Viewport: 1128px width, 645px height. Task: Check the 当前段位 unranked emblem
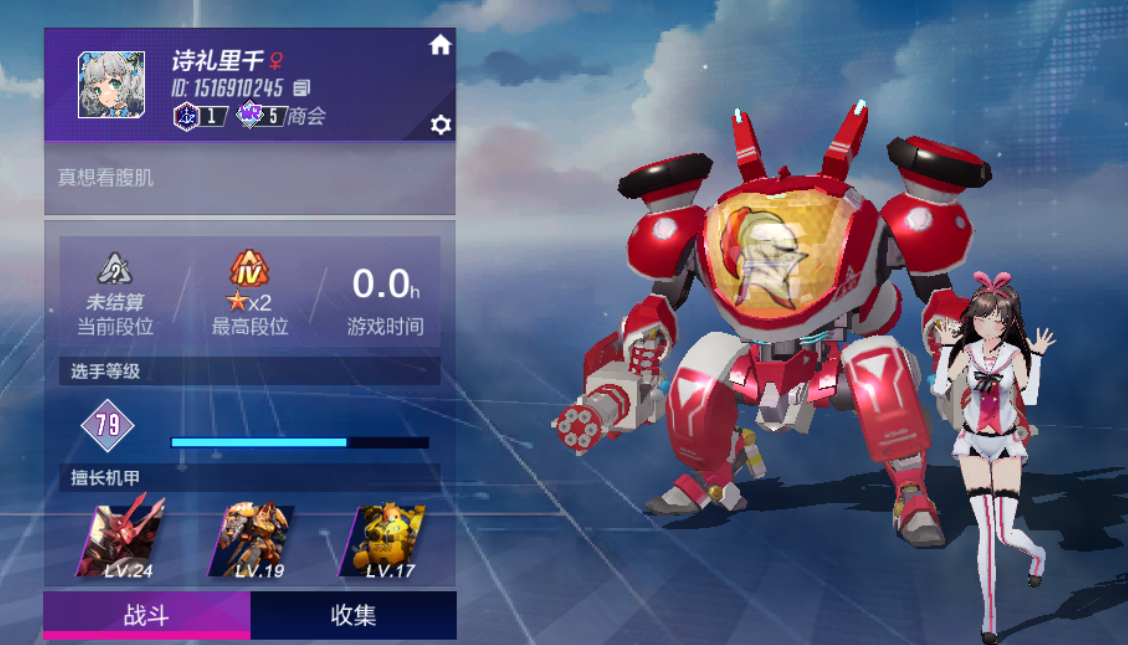(115, 268)
